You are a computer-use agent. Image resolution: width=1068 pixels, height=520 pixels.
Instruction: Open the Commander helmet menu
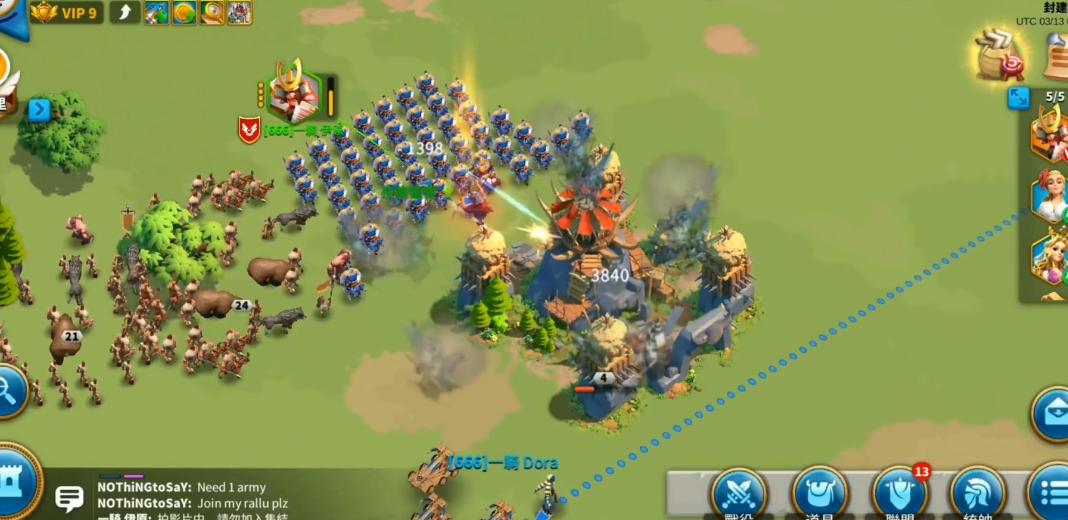pyautogui.click(x=978, y=494)
